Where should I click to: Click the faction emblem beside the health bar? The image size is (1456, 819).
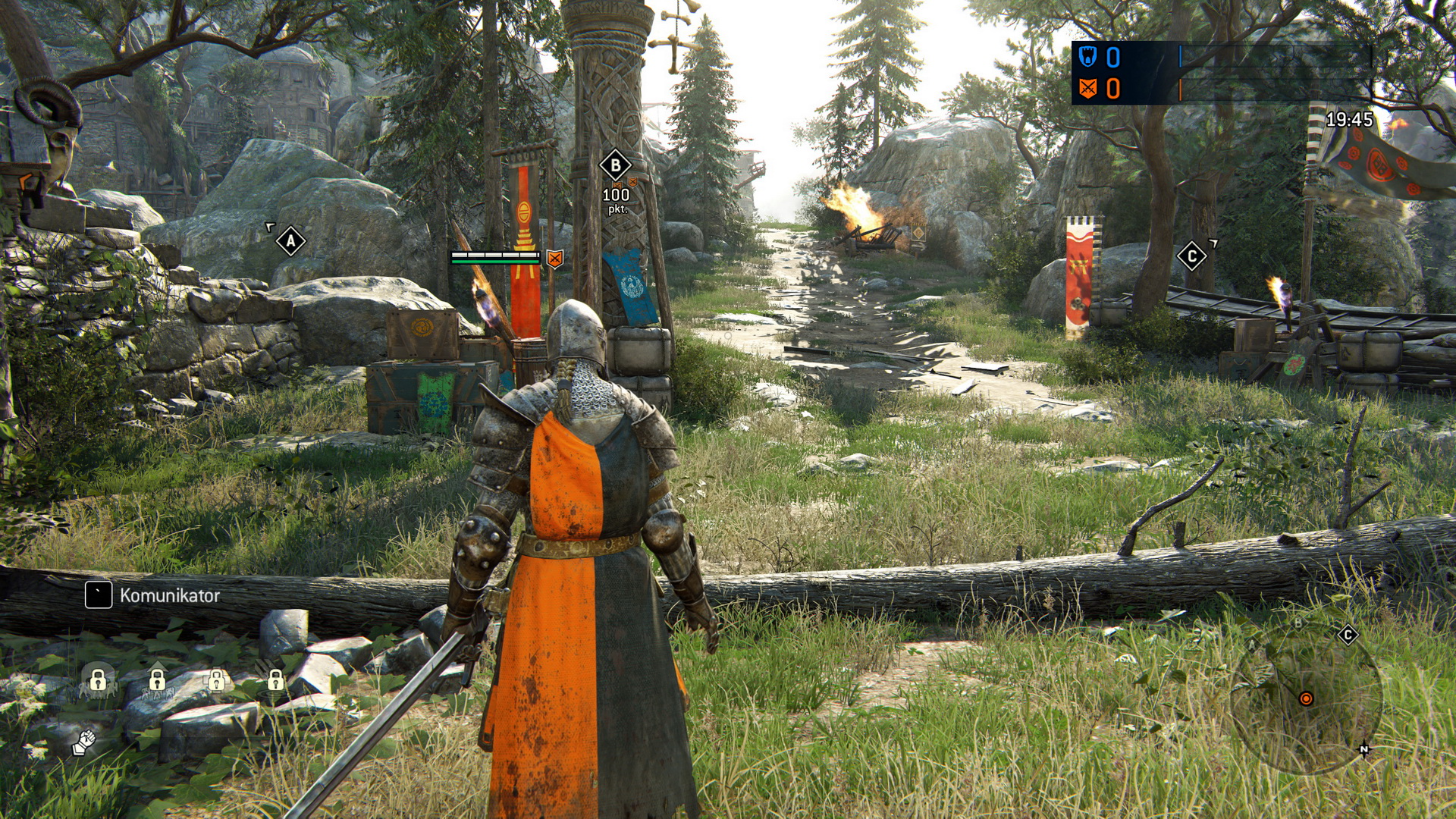[x=554, y=259]
